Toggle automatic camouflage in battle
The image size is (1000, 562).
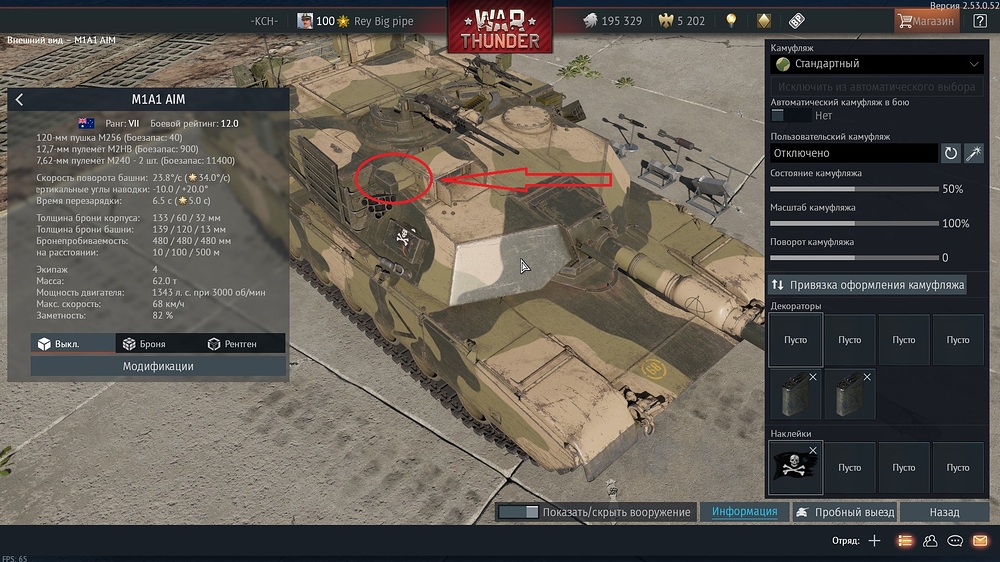point(790,116)
